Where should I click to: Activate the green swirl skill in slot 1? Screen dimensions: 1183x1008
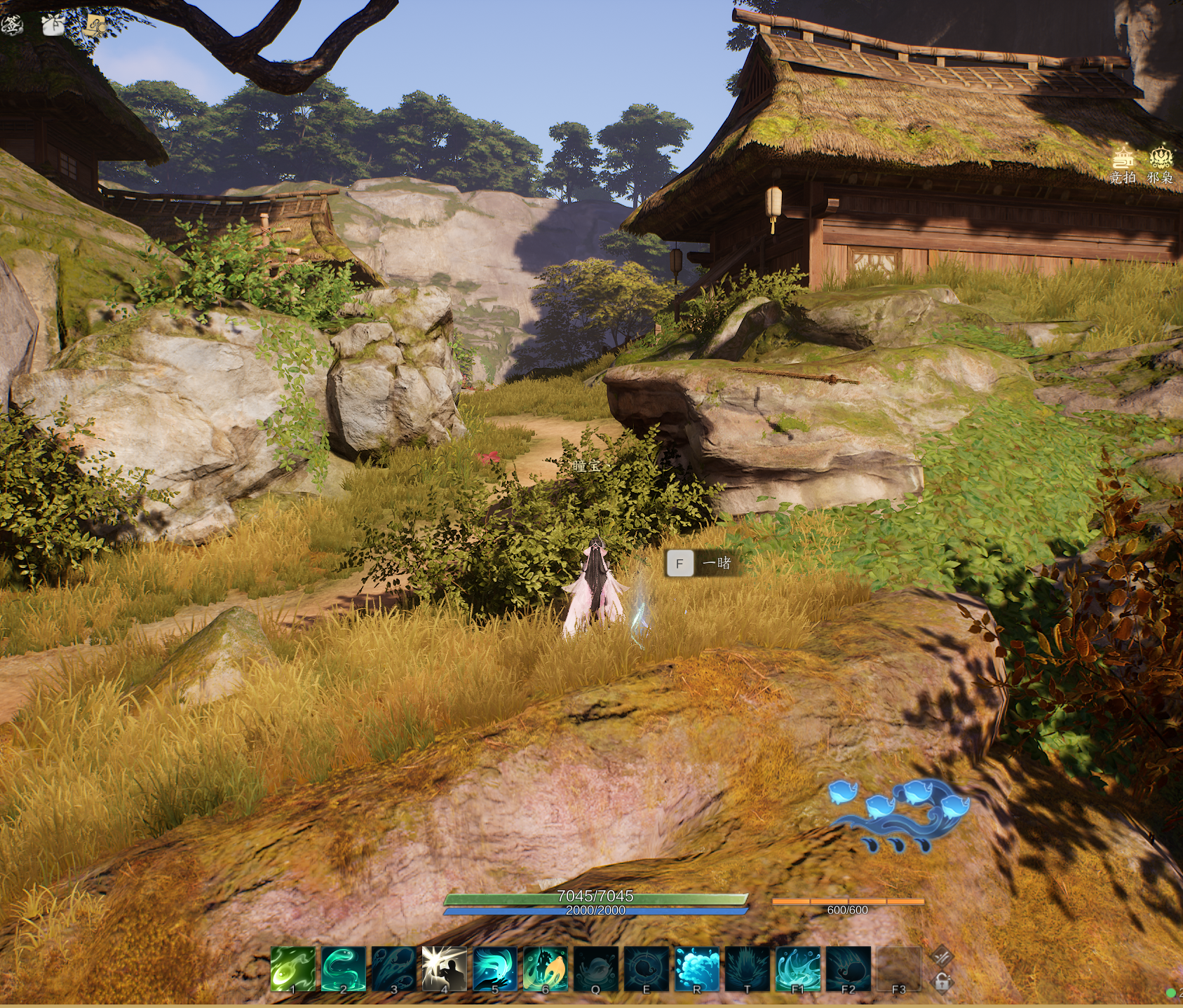point(293,969)
